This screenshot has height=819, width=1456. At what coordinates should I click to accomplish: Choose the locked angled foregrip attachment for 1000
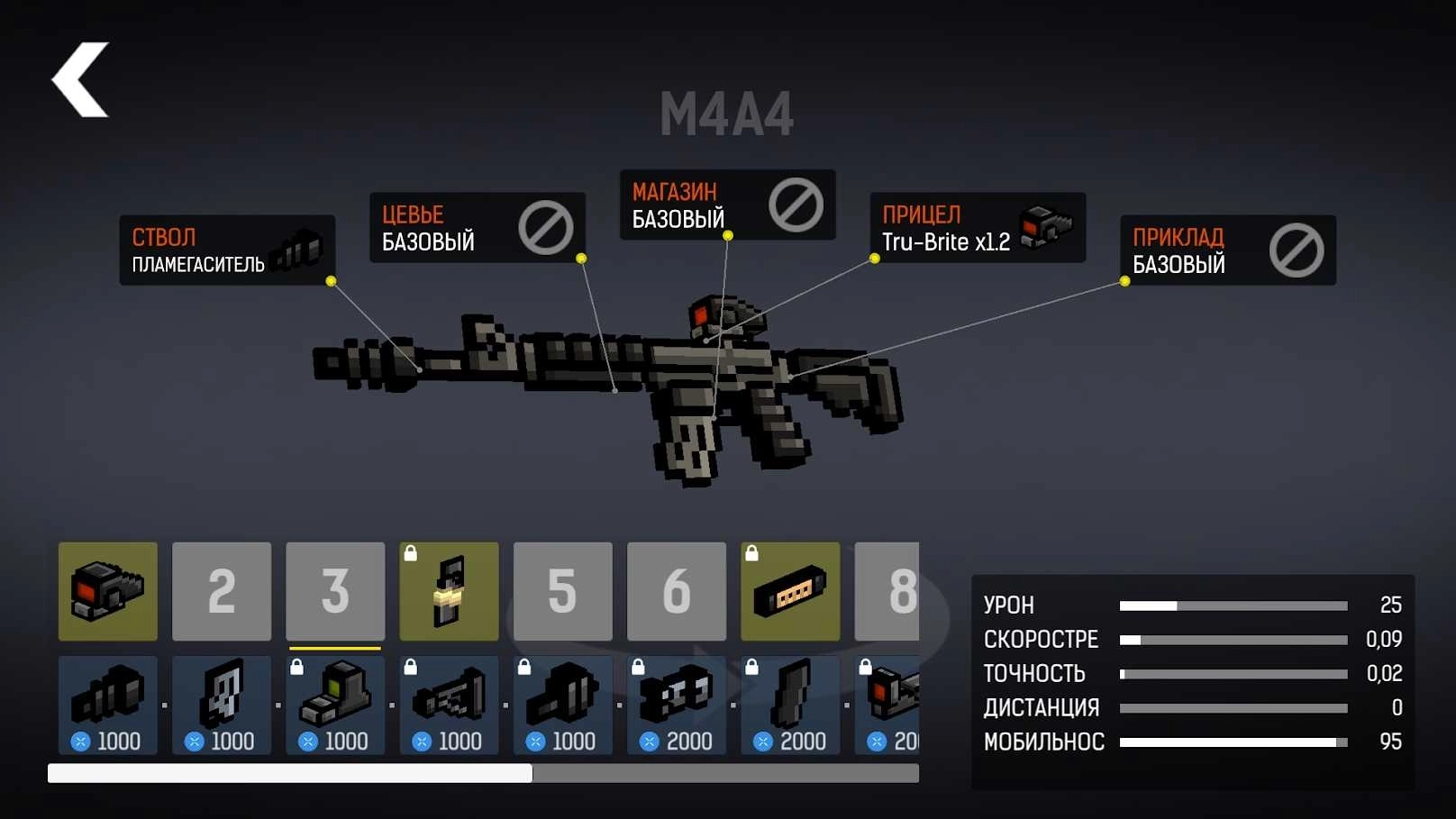pyautogui.click(x=448, y=705)
